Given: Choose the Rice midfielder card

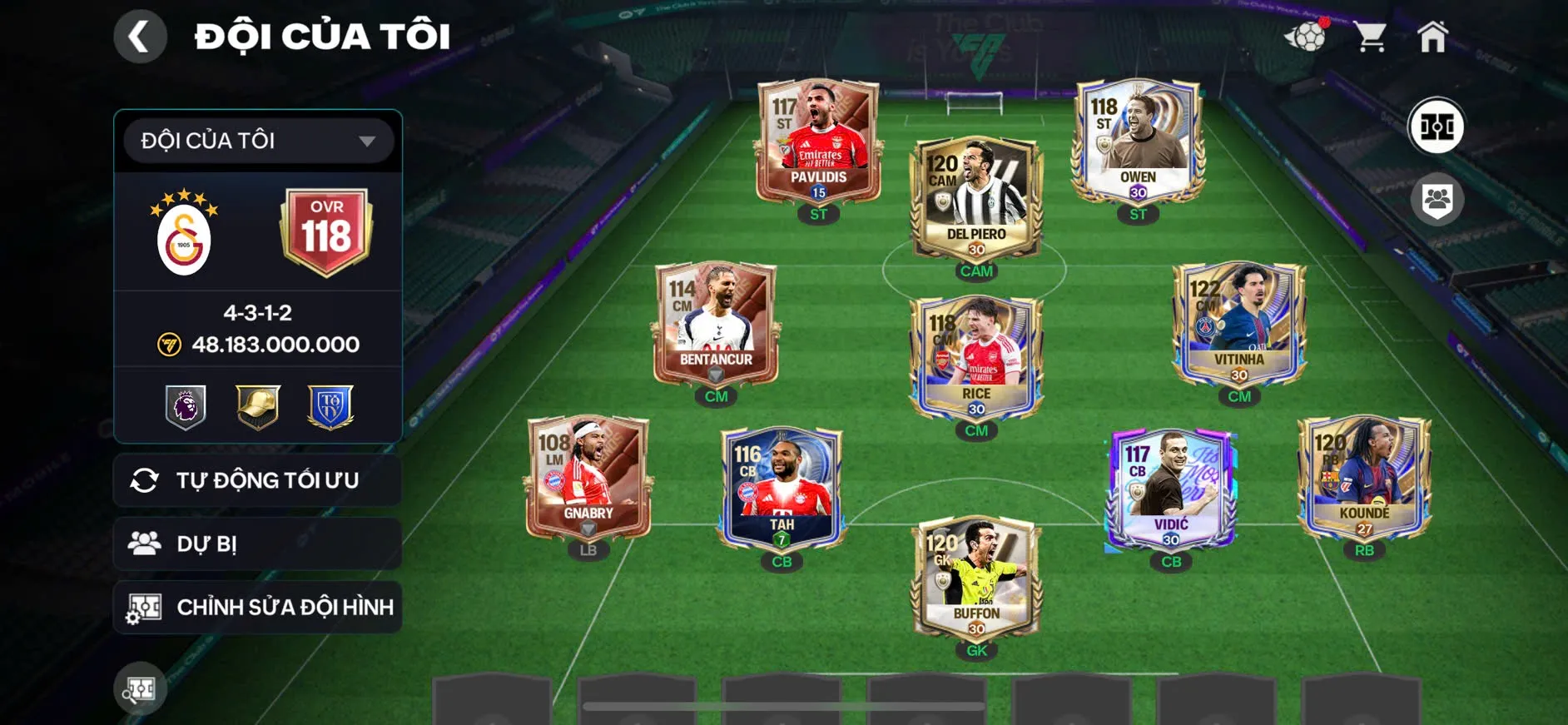Looking at the screenshot, I should [x=976, y=360].
